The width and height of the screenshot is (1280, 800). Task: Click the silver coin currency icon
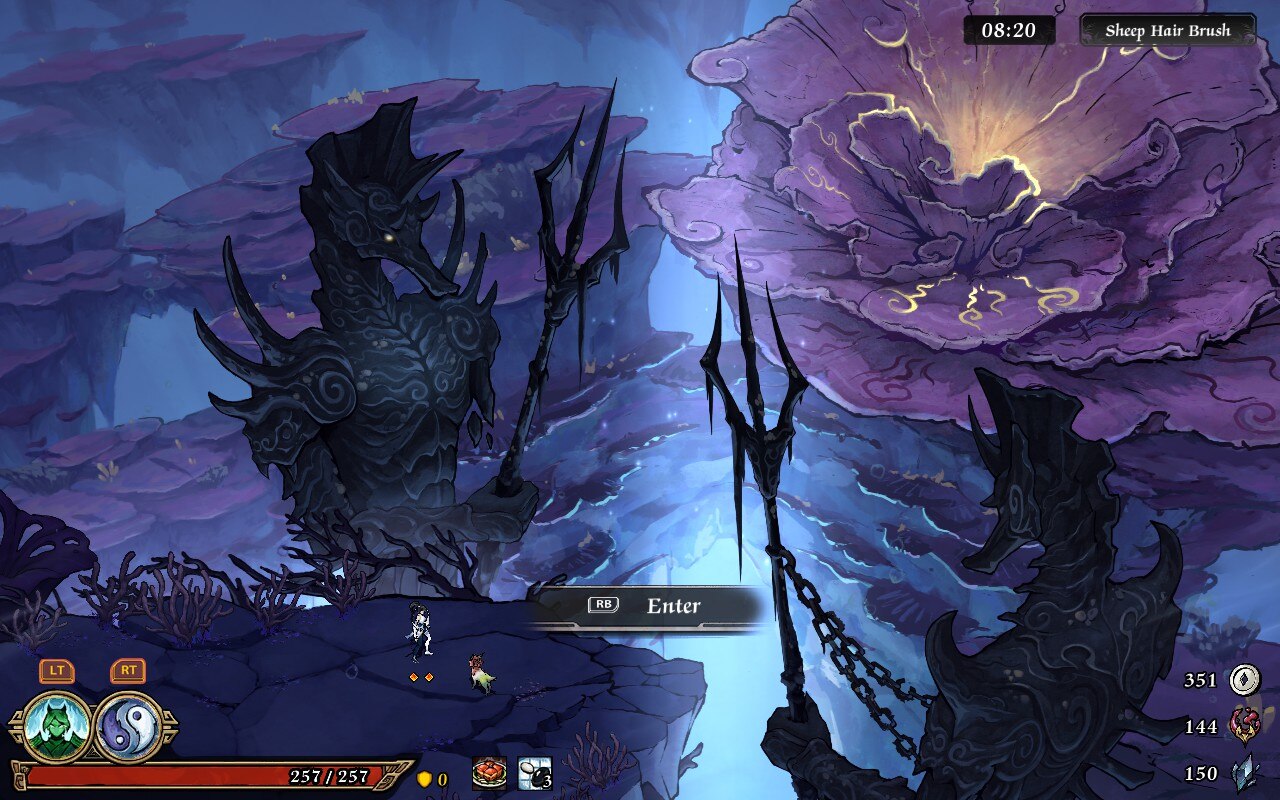point(1244,680)
